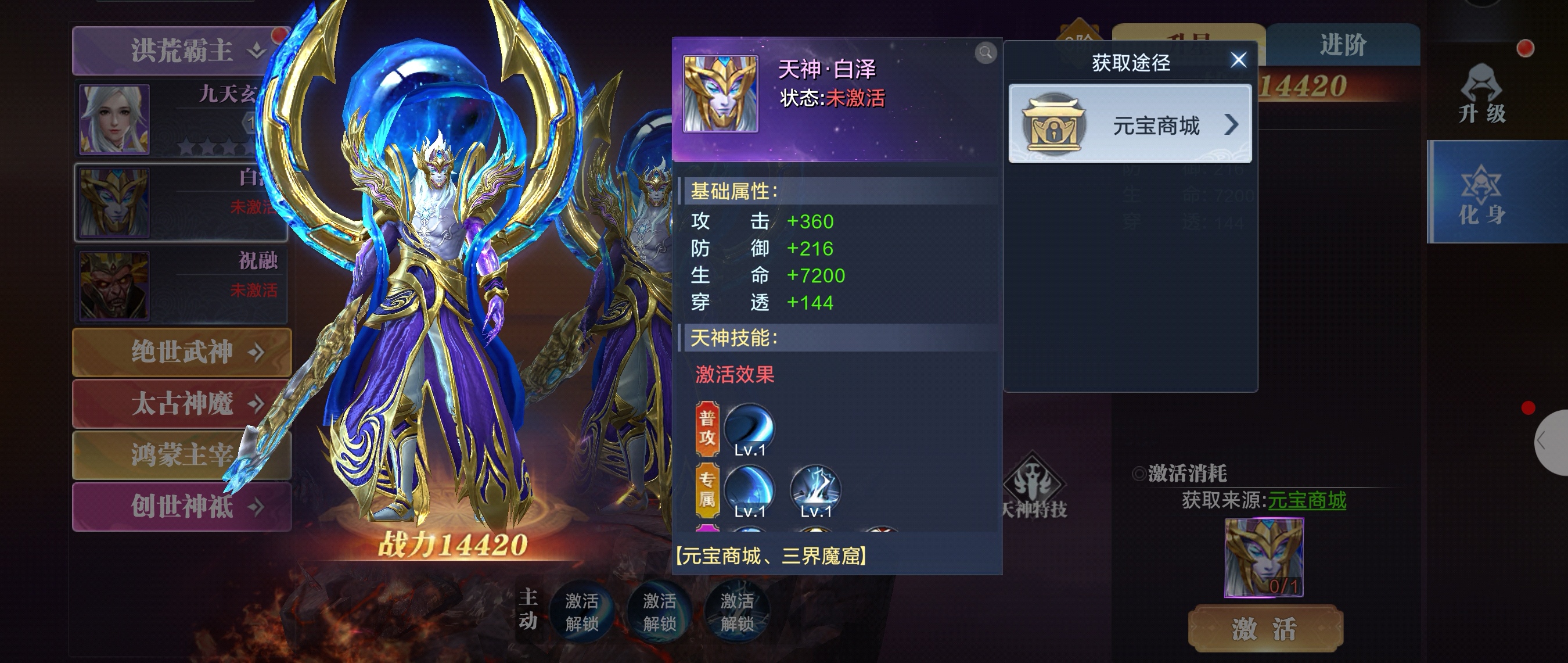This screenshot has width=1568, height=663.
Task: Select the 白泽 deity row
Action: (181, 202)
